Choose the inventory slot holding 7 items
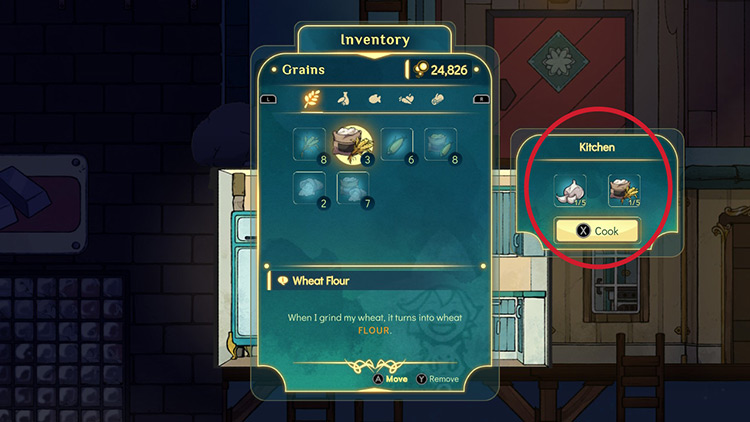 click(351, 187)
